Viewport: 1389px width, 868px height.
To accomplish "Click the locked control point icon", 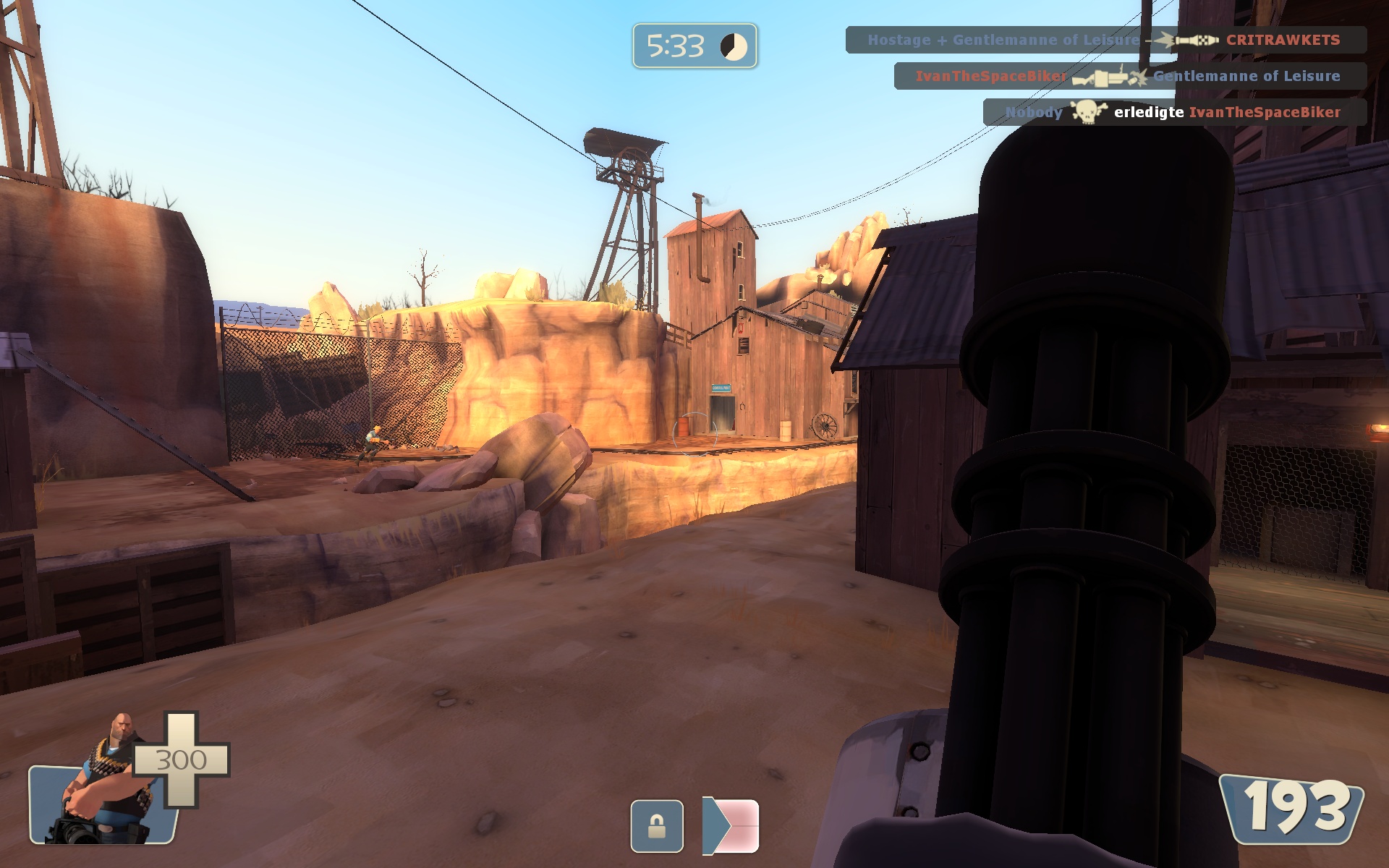I will [x=656, y=826].
